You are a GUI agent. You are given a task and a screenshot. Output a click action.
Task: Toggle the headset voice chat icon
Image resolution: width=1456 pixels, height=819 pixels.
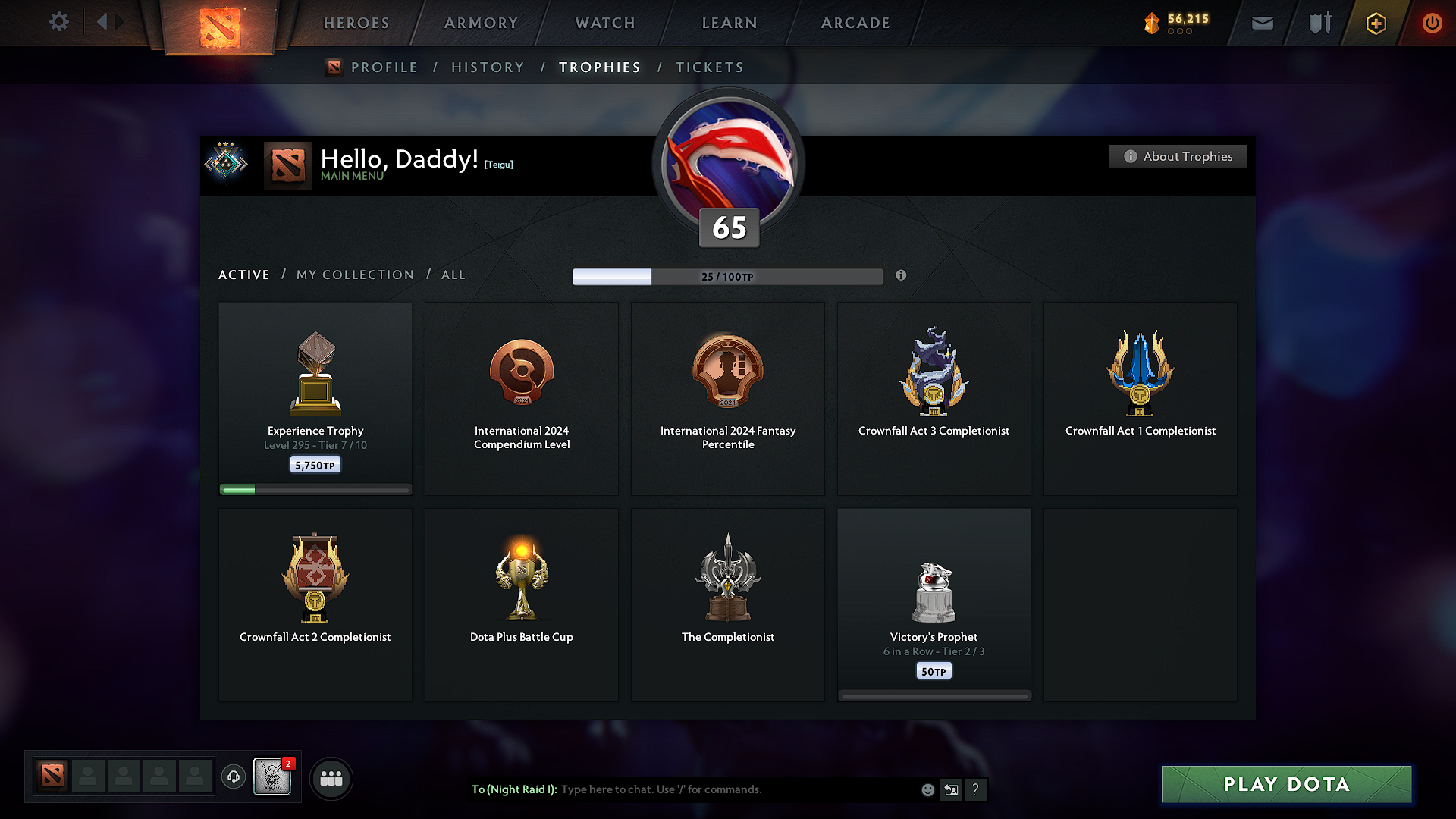click(x=234, y=778)
